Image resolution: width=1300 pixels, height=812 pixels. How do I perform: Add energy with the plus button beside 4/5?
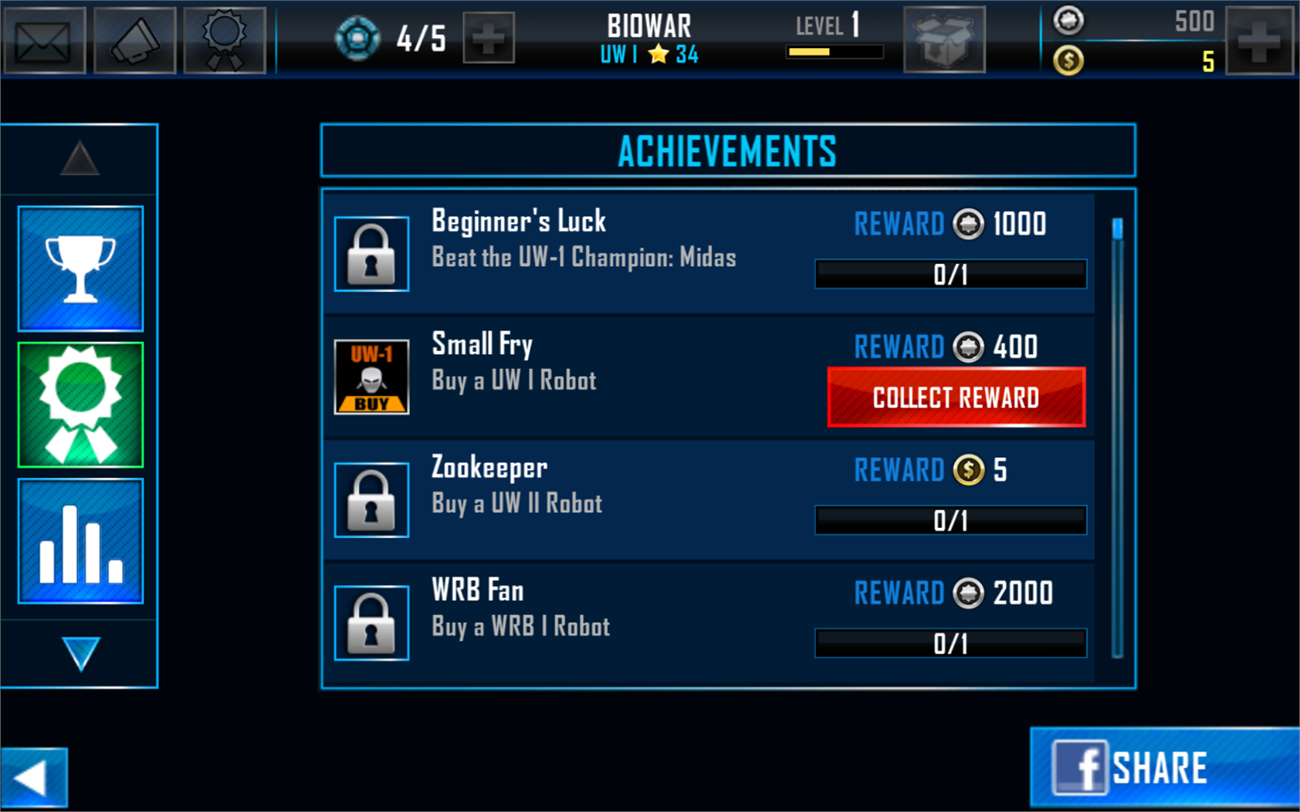point(489,40)
